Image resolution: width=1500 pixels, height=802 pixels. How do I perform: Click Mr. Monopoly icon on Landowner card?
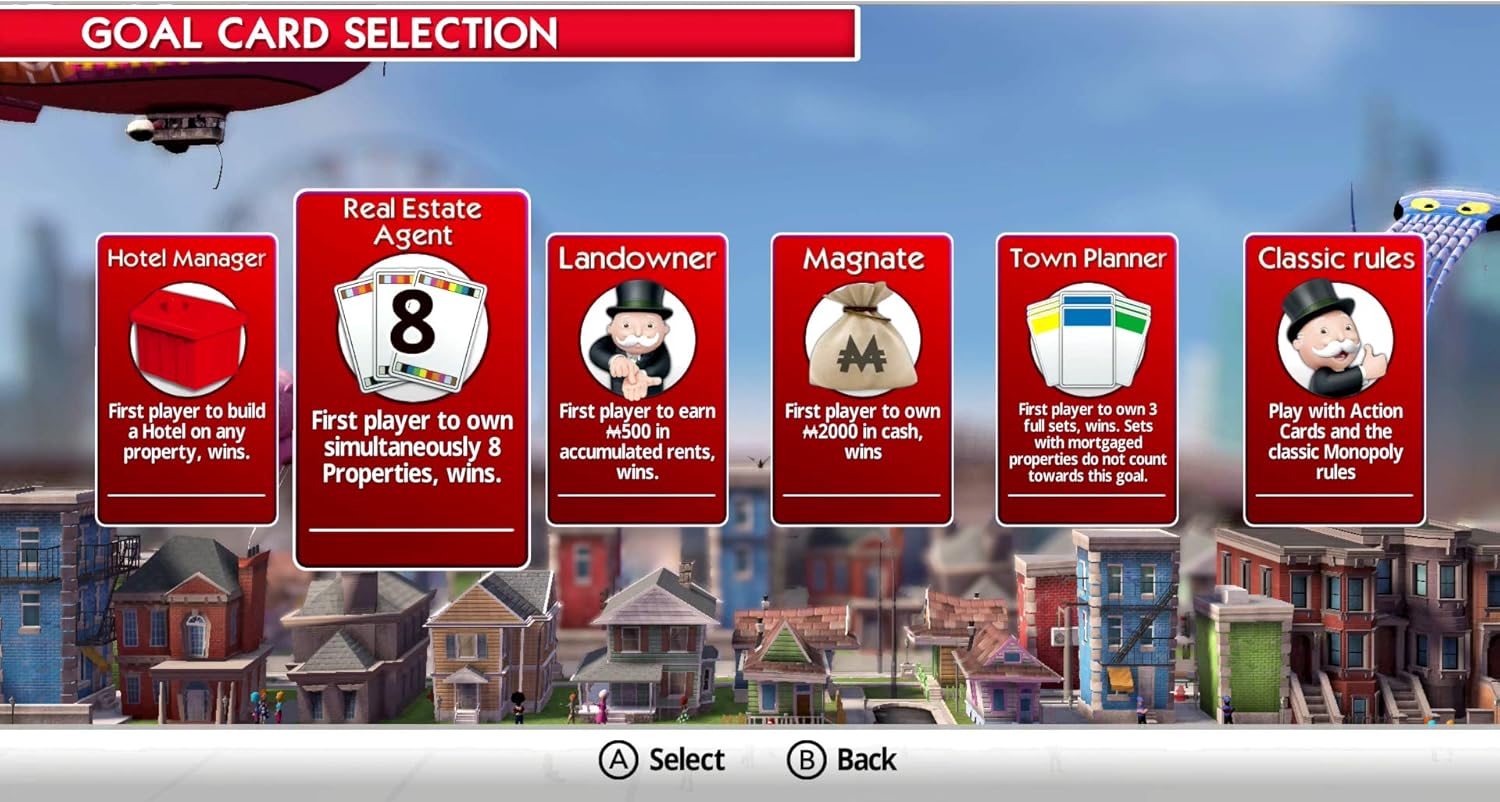coord(637,335)
